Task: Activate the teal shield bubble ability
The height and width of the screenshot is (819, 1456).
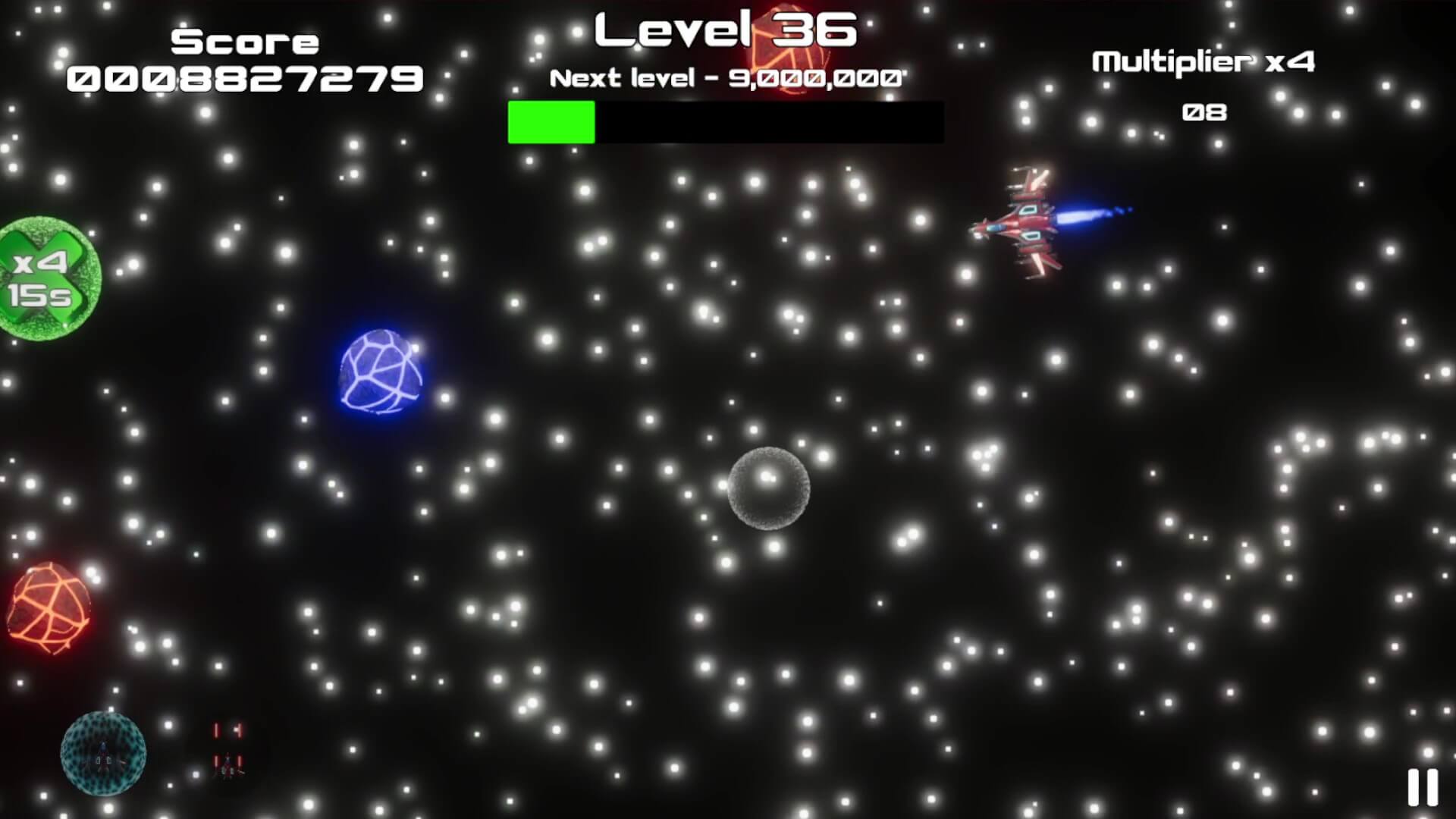Action: [x=103, y=753]
